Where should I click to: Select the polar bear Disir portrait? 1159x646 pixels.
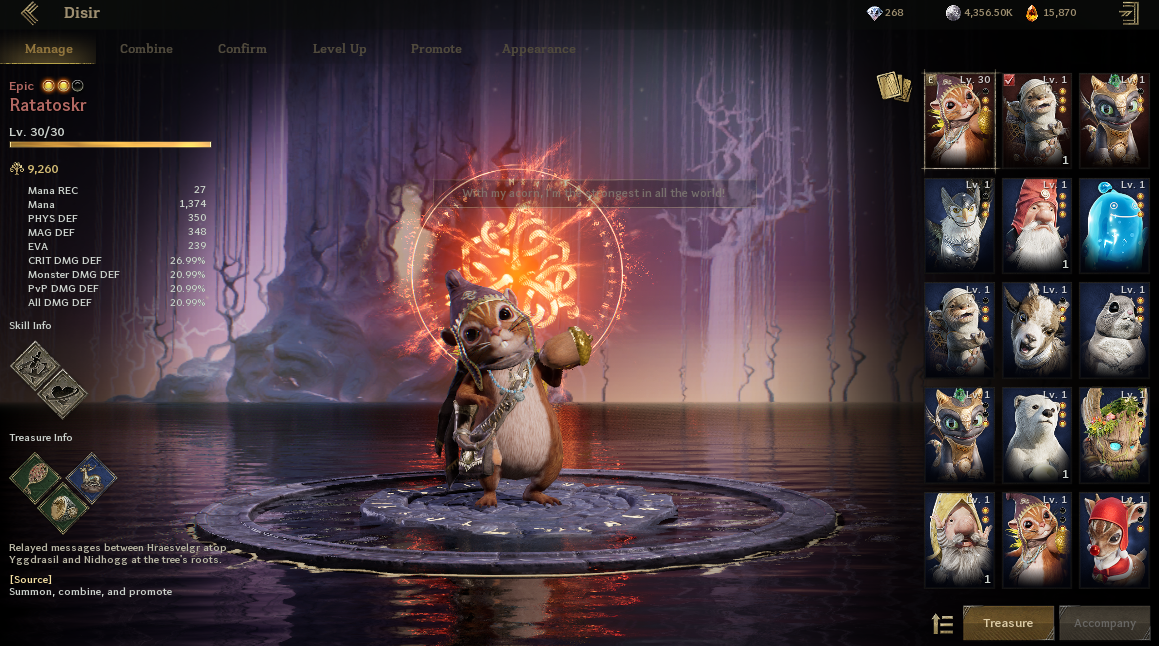click(x=1036, y=434)
